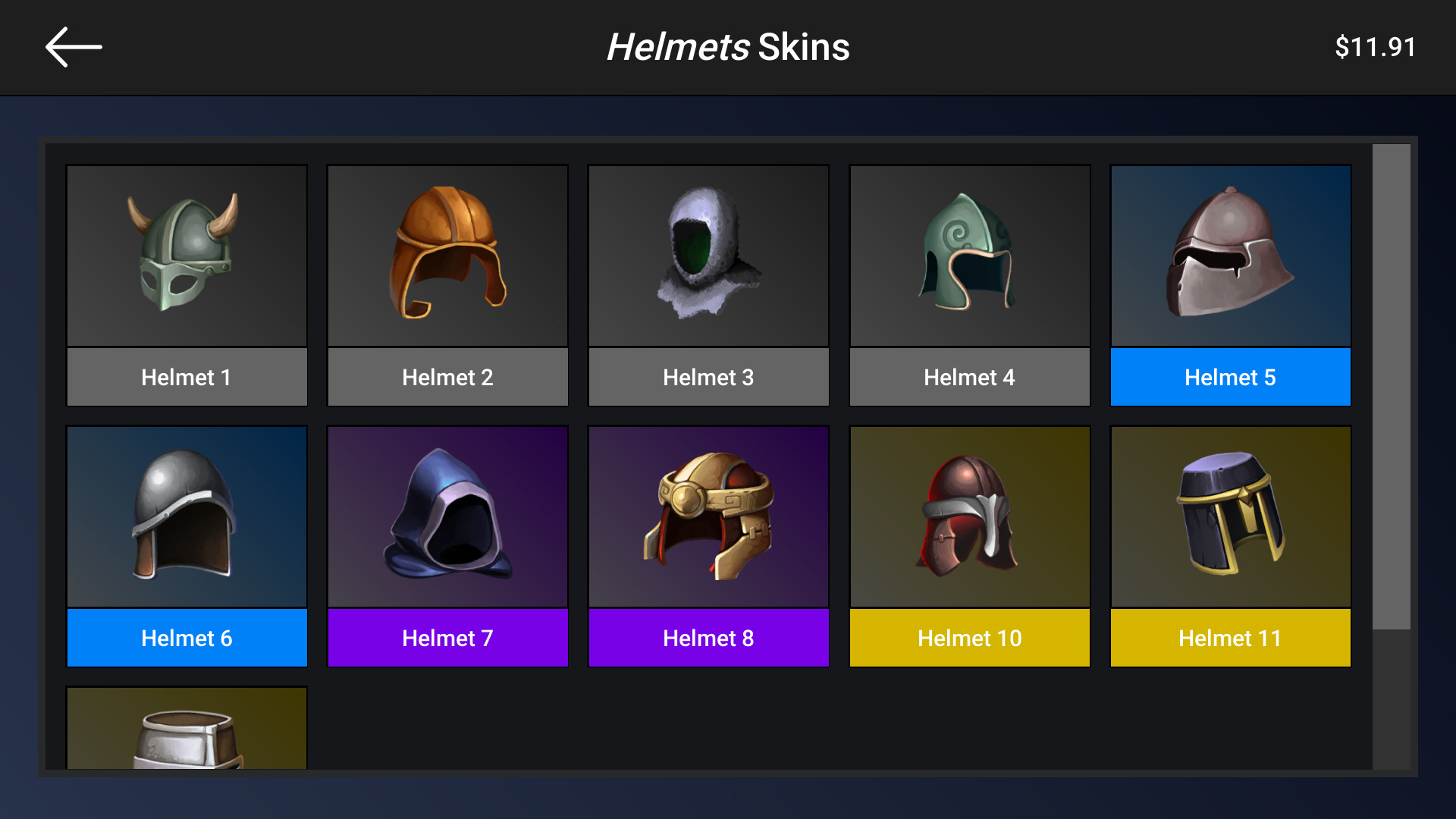
Task: Select the red bronze Helmet 10 skin
Action: coord(969,516)
